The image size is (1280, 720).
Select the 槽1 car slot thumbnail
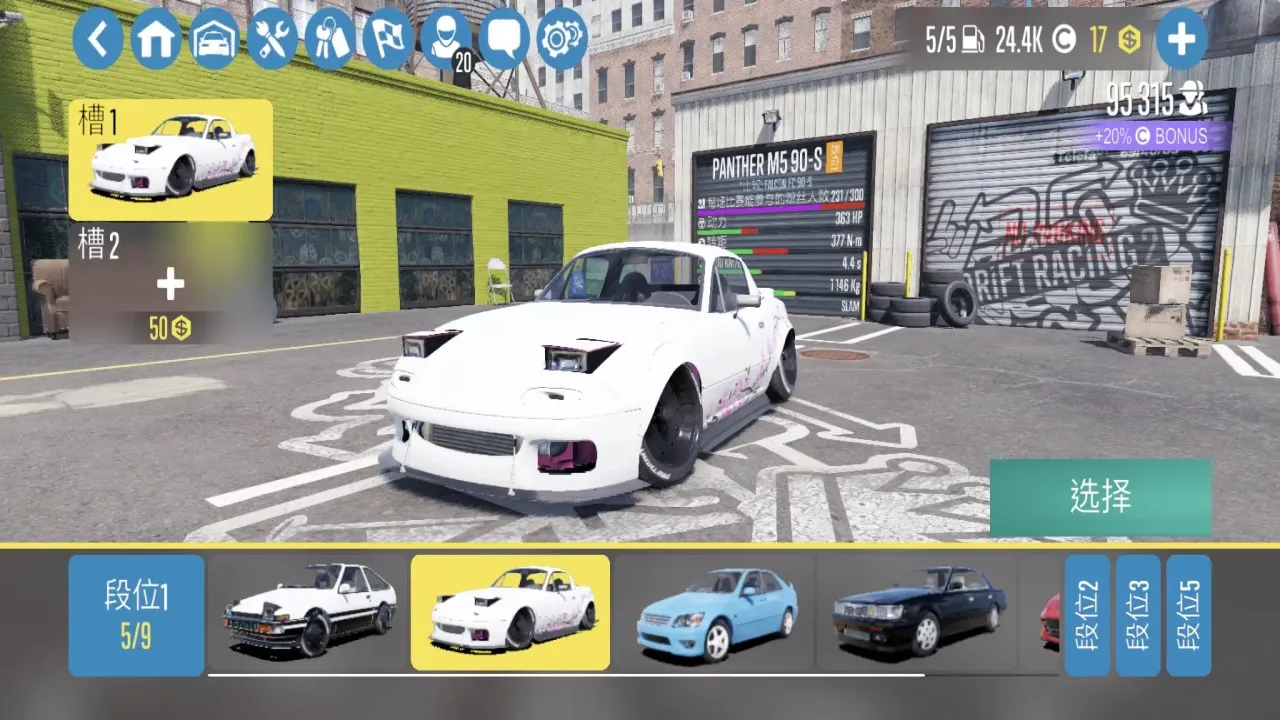(170, 160)
